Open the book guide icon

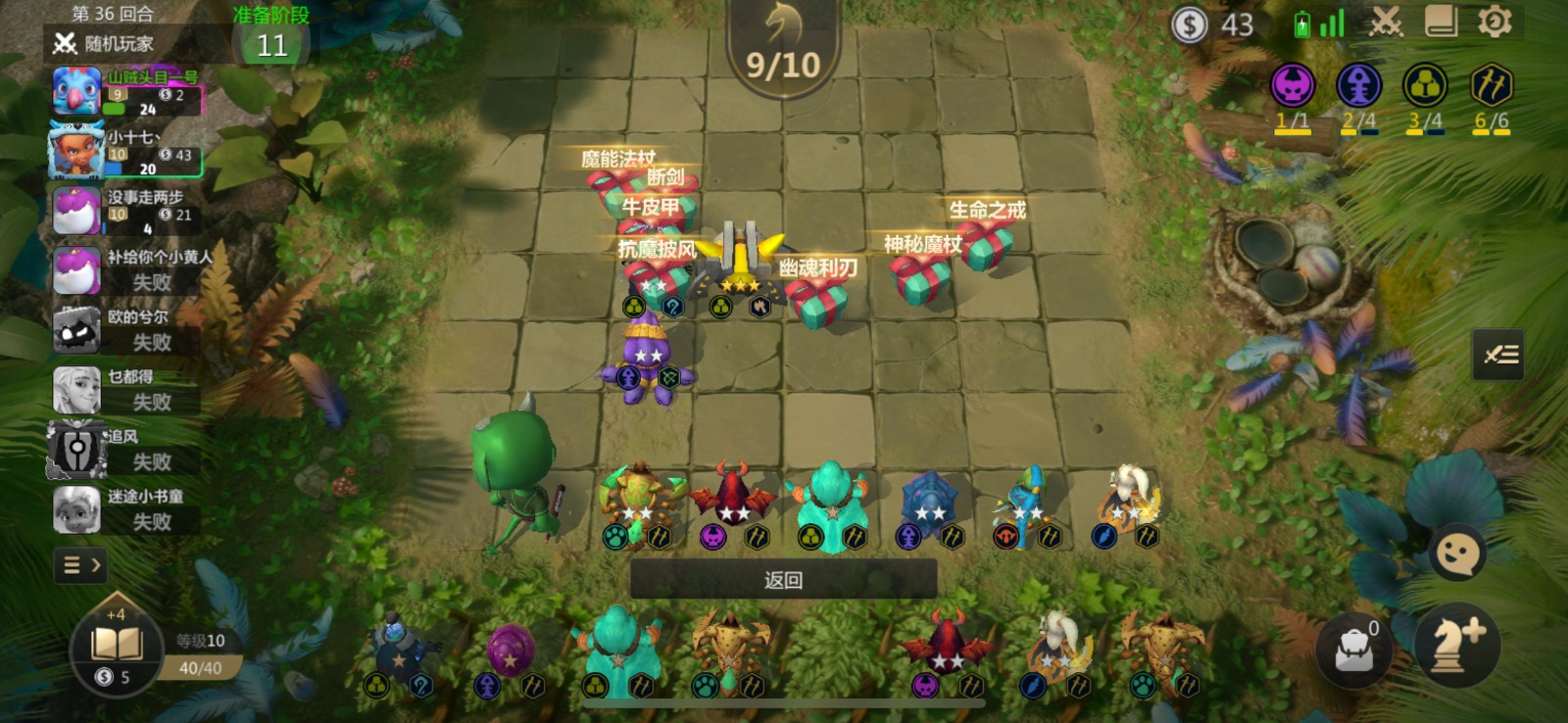click(1441, 22)
